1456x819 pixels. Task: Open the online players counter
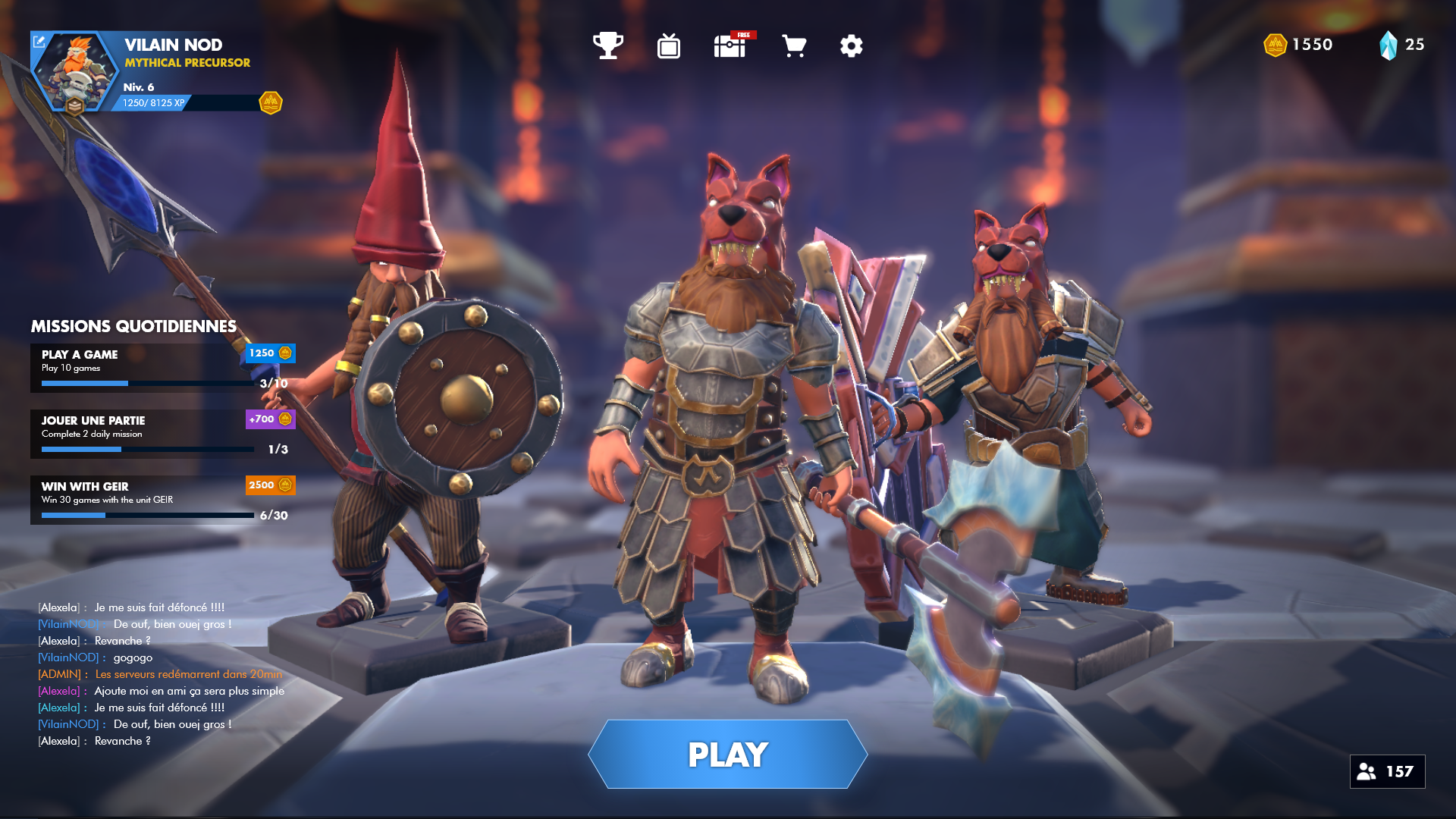click(1387, 771)
